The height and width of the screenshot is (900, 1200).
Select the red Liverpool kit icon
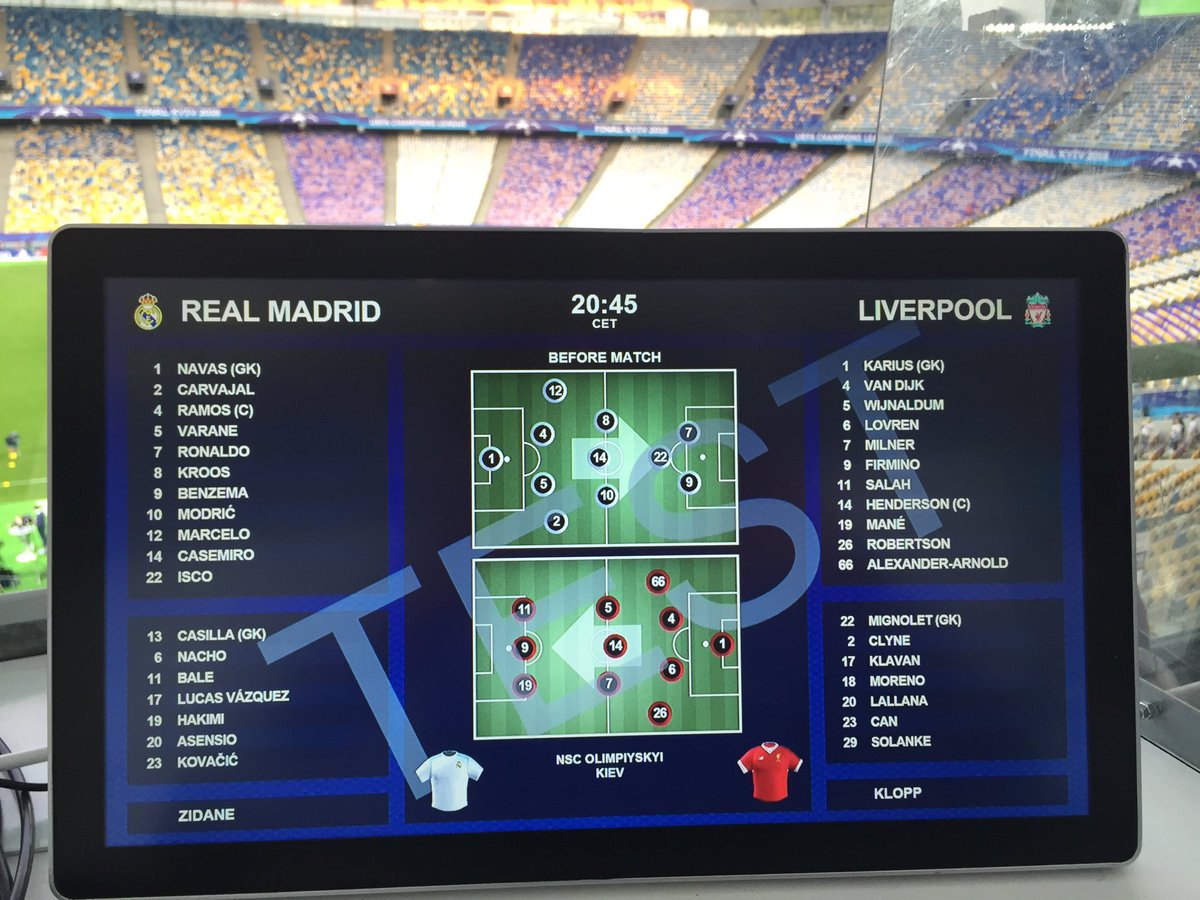coord(770,770)
